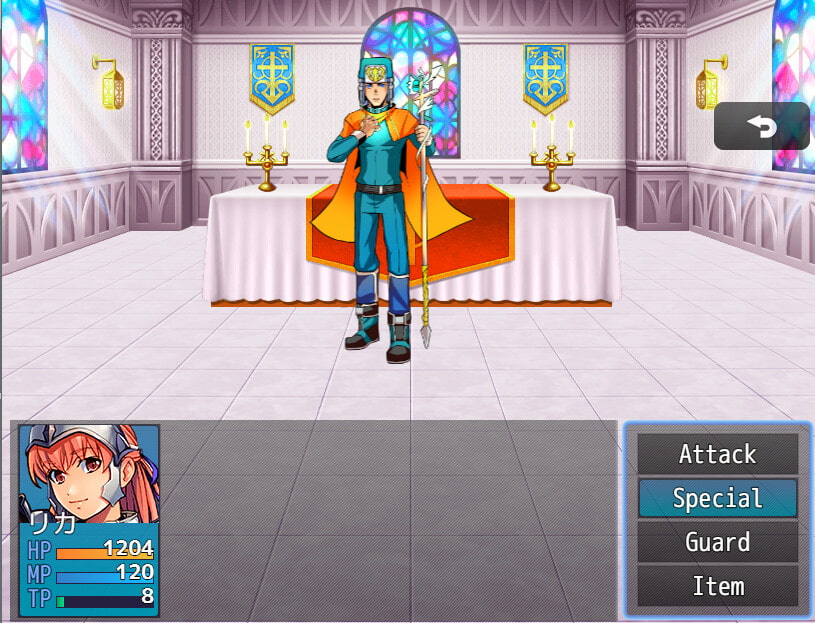This screenshot has width=815, height=623.
Task: Pick the Guard command
Action: [x=717, y=542]
